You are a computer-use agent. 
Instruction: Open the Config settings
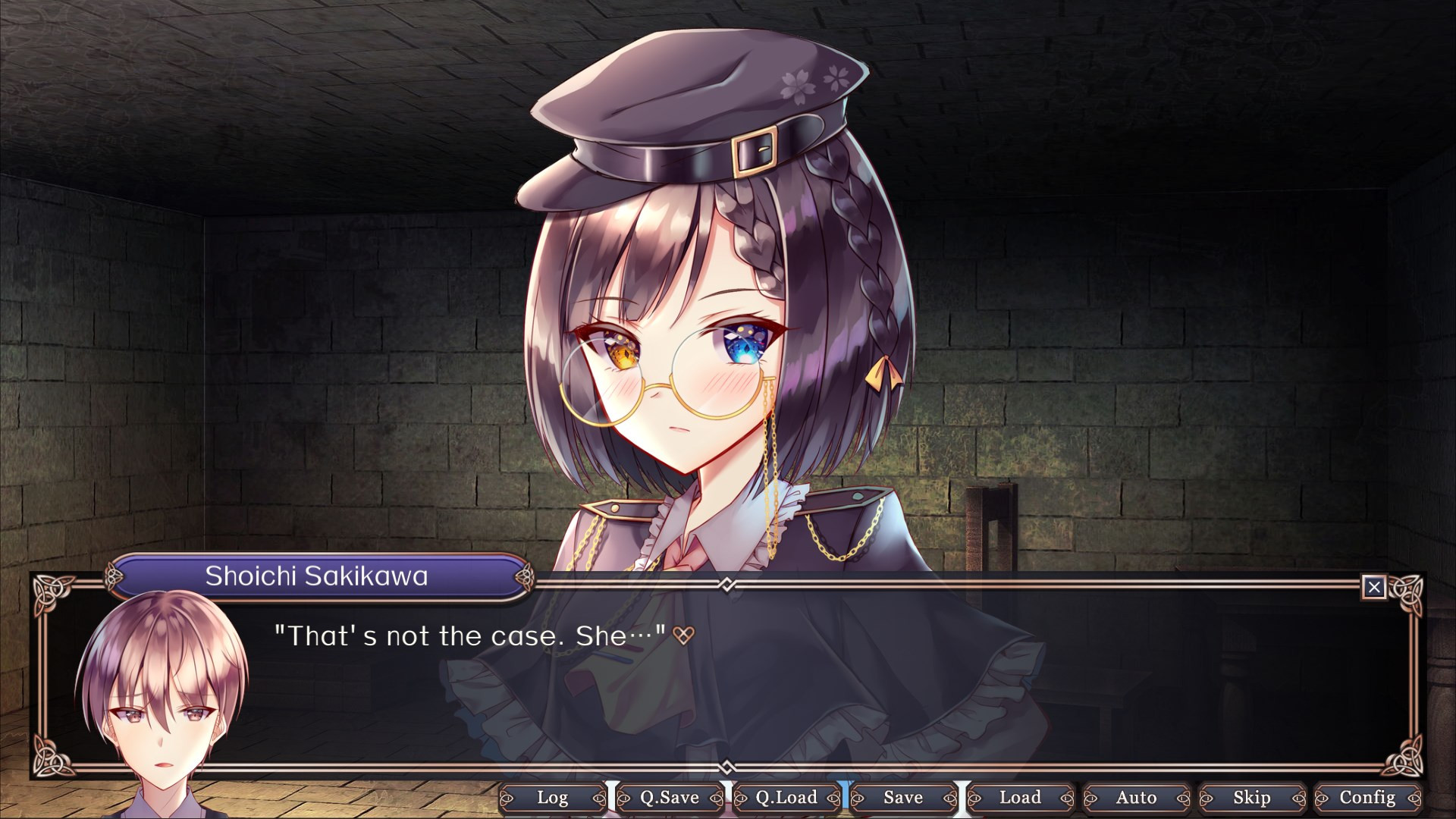click(1367, 798)
